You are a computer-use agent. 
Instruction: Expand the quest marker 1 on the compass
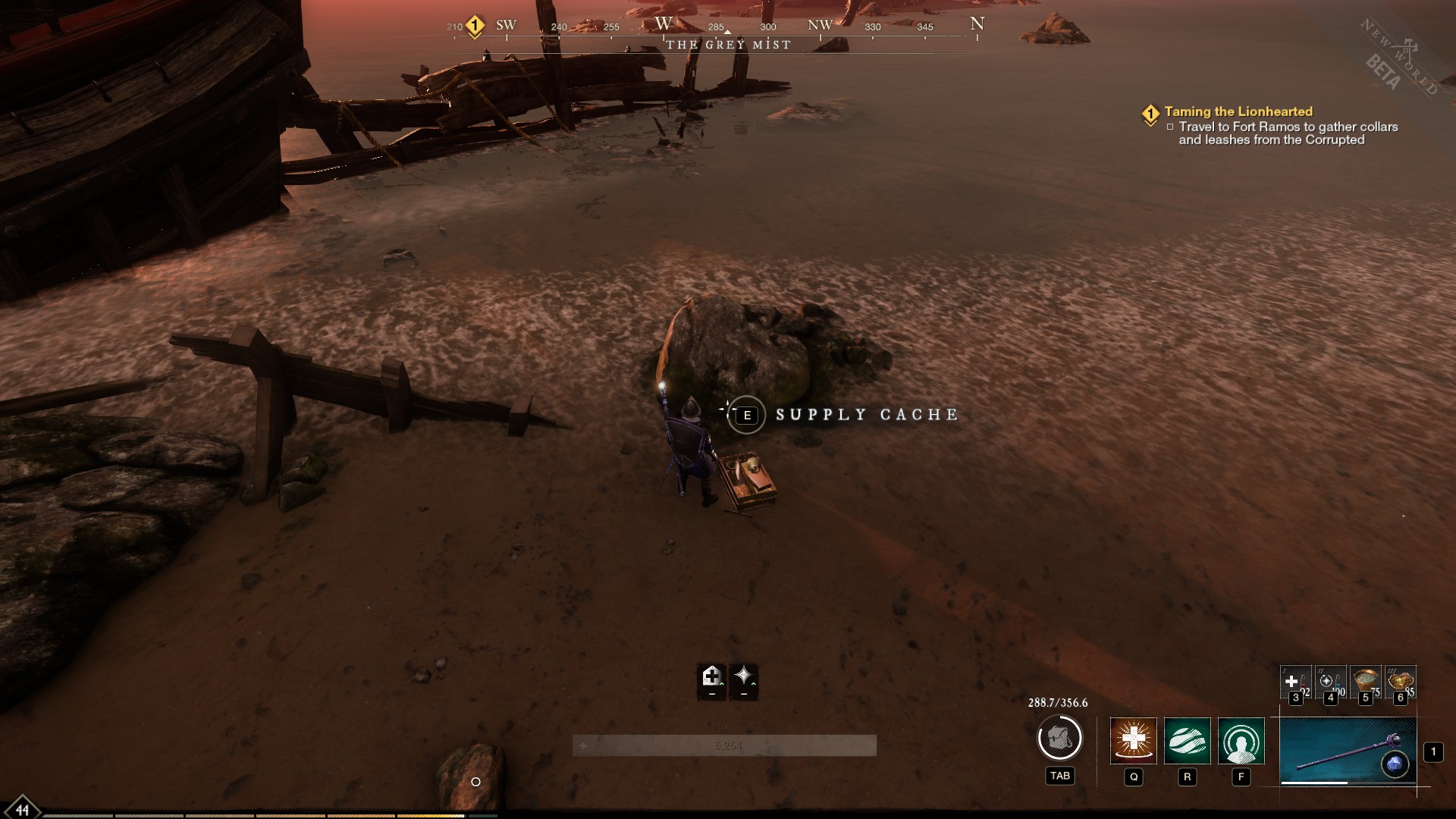click(473, 25)
